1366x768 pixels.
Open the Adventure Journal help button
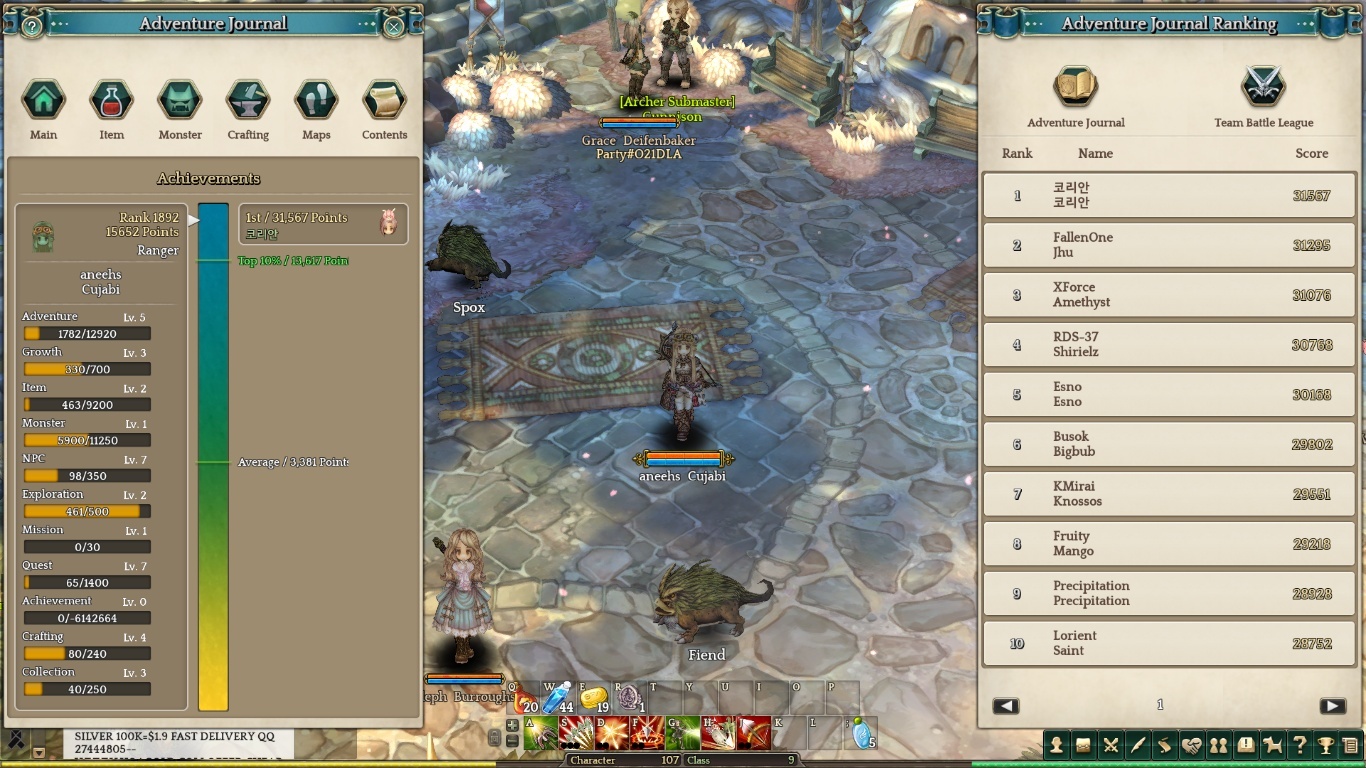pos(32,27)
